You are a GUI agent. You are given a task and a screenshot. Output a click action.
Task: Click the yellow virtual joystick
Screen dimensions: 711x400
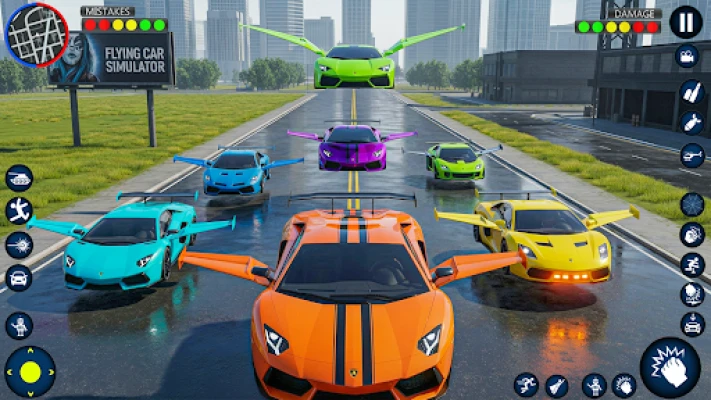31,372
